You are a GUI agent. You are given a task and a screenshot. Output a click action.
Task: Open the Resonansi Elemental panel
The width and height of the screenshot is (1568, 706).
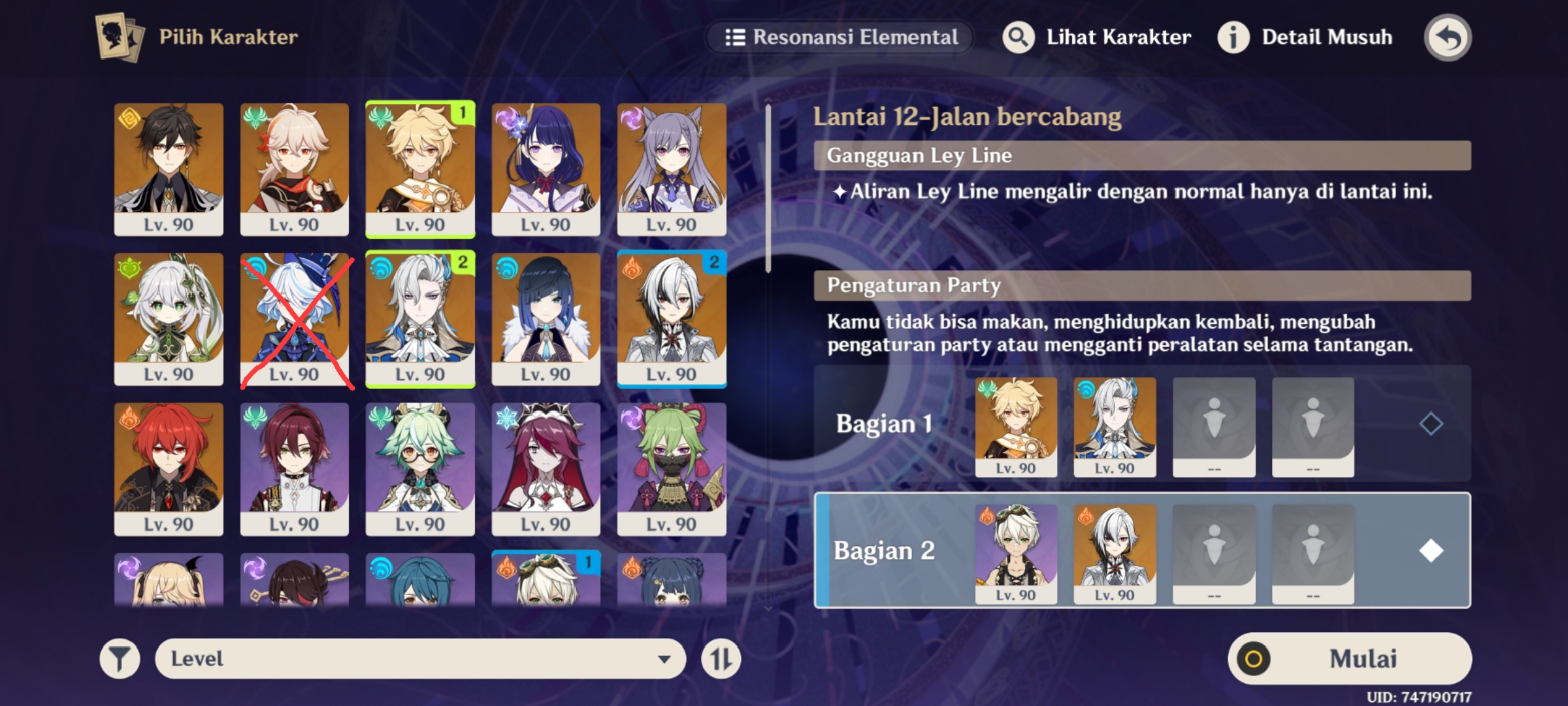click(838, 37)
